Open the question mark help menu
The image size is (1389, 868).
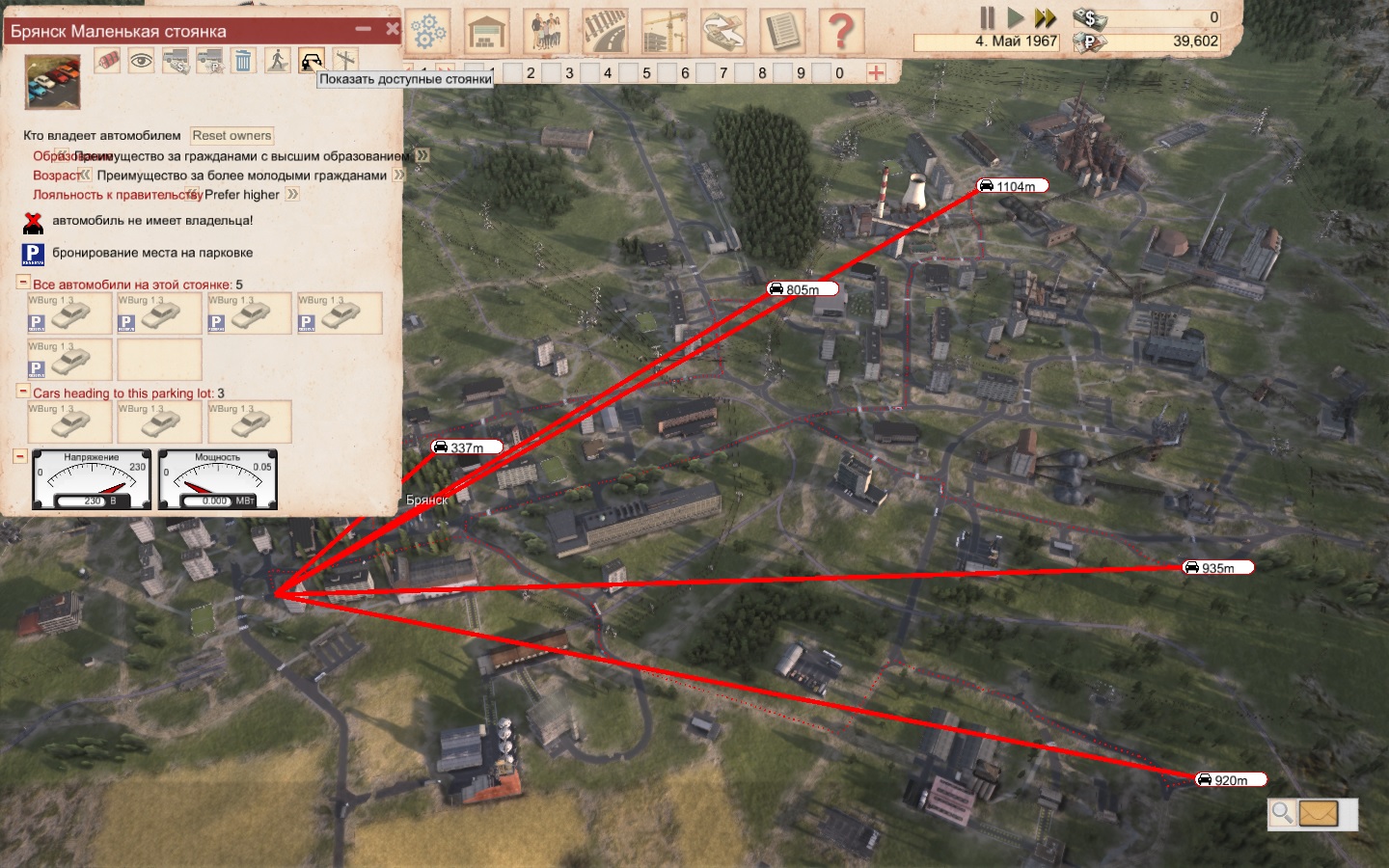tap(841, 32)
